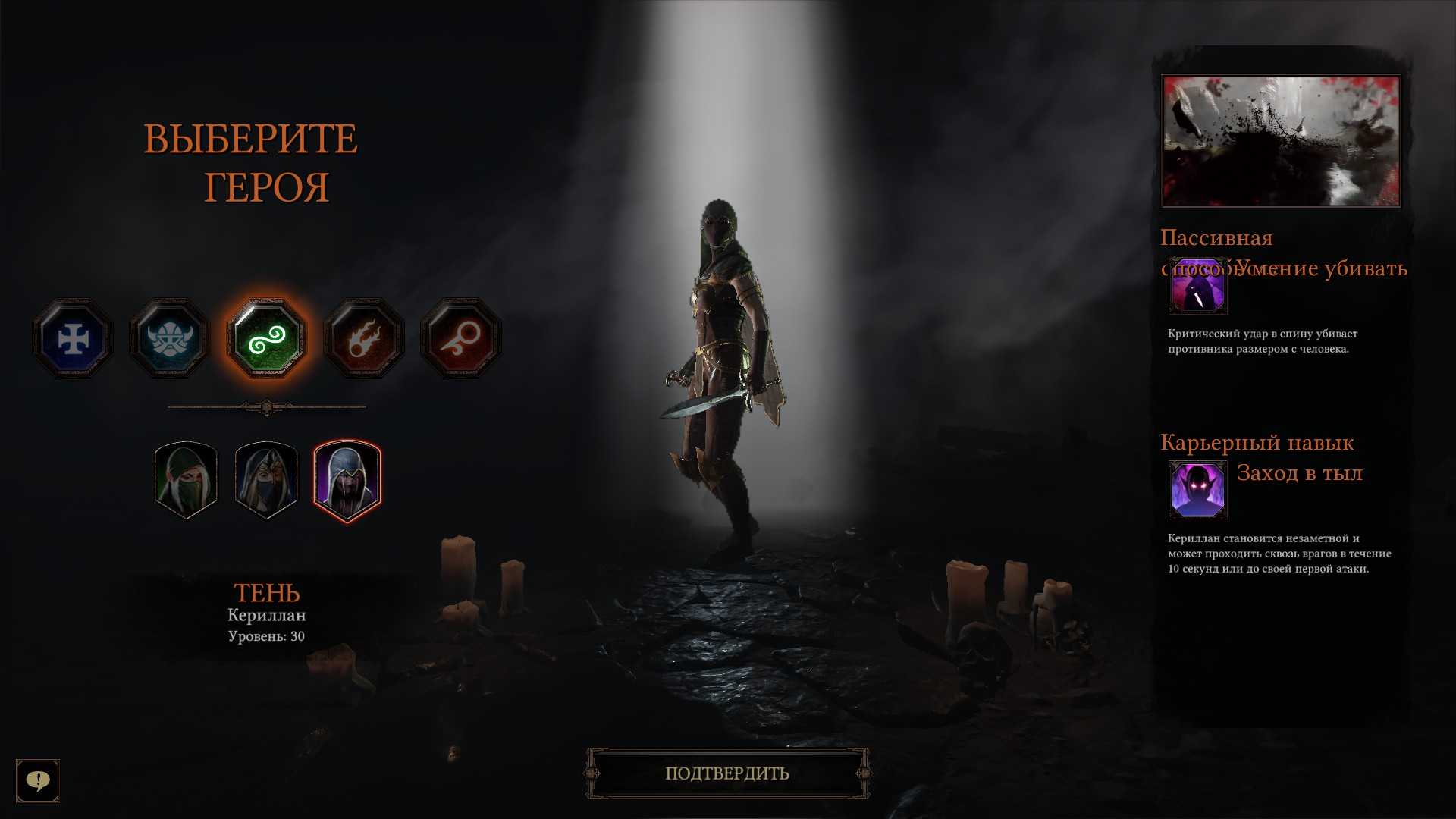
Task: Click the Заход в тыл skill icon
Action: tap(1197, 490)
